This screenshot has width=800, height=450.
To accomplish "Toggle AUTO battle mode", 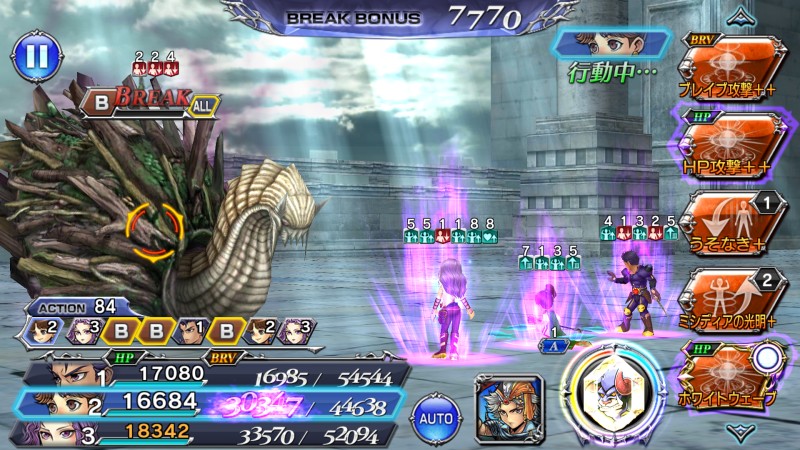I will pos(435,412).
